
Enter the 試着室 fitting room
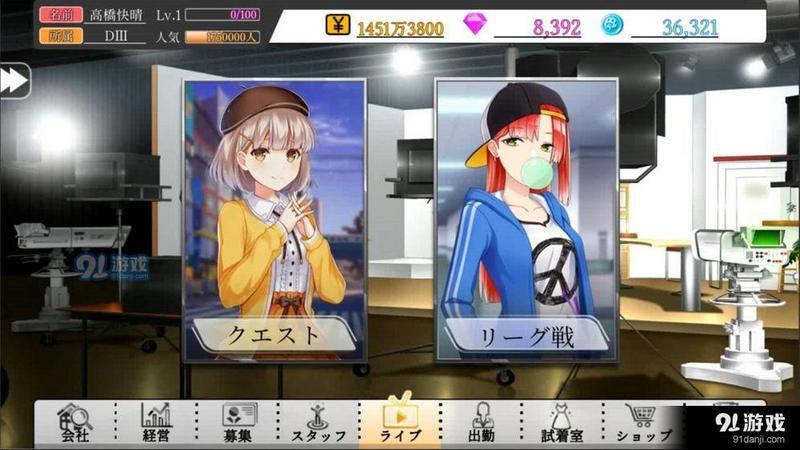(561, 424)
